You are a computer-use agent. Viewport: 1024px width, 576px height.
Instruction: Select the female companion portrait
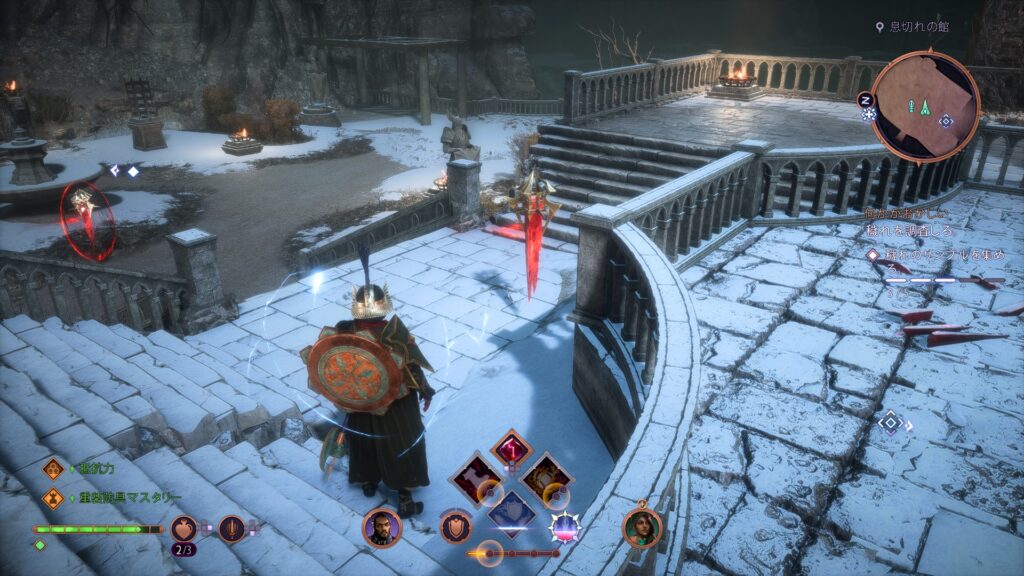641,528
